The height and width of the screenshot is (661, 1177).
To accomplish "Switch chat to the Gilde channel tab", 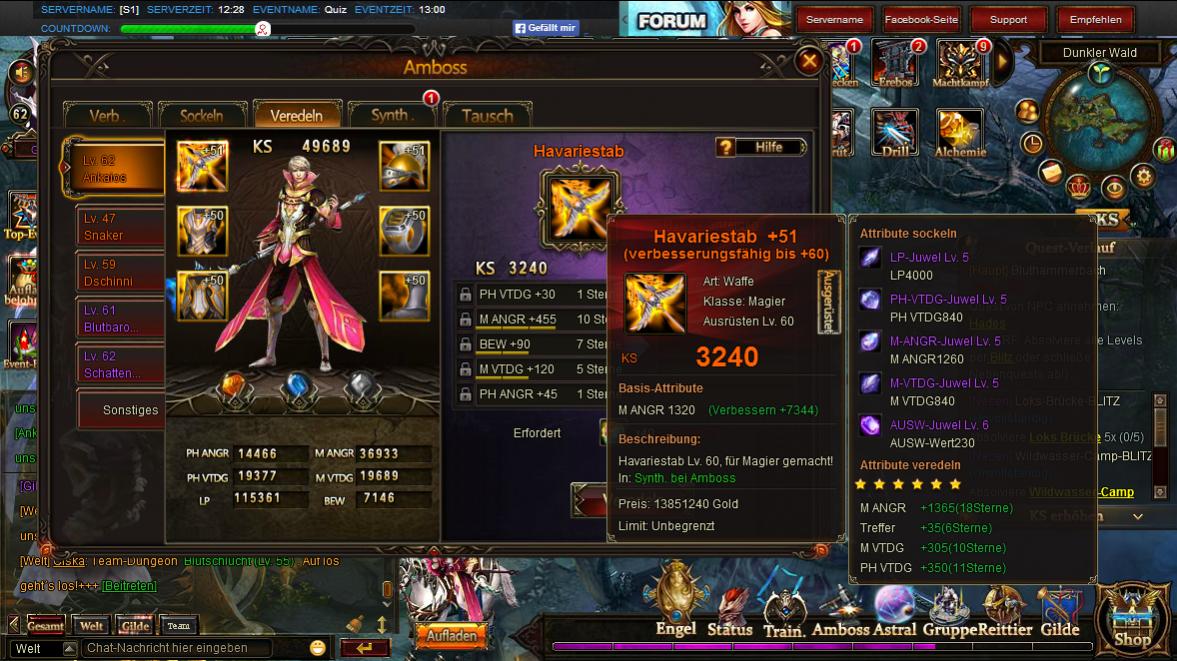I will (135, 626).
